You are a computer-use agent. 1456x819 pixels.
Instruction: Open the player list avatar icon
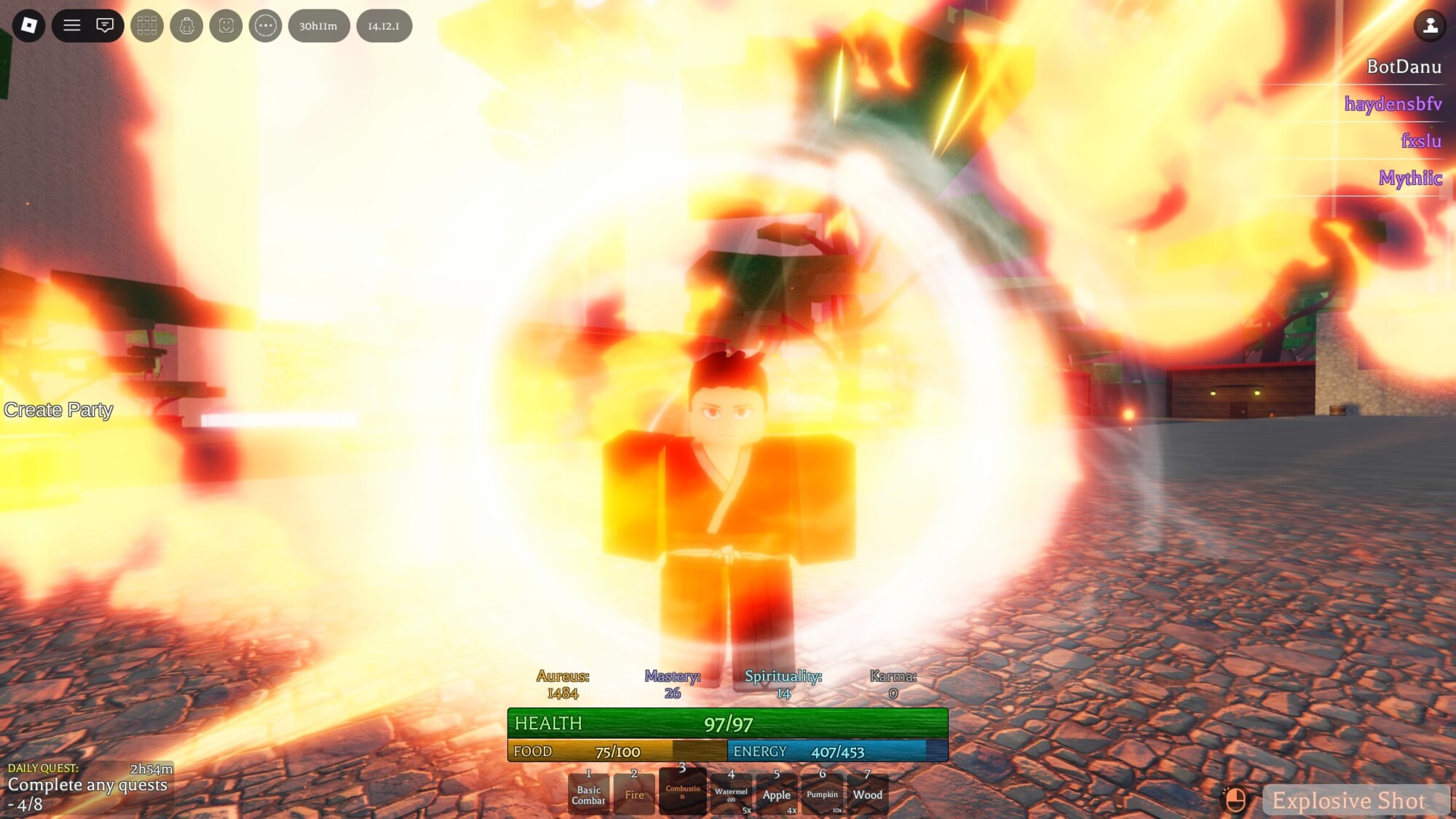(1430, 25)
